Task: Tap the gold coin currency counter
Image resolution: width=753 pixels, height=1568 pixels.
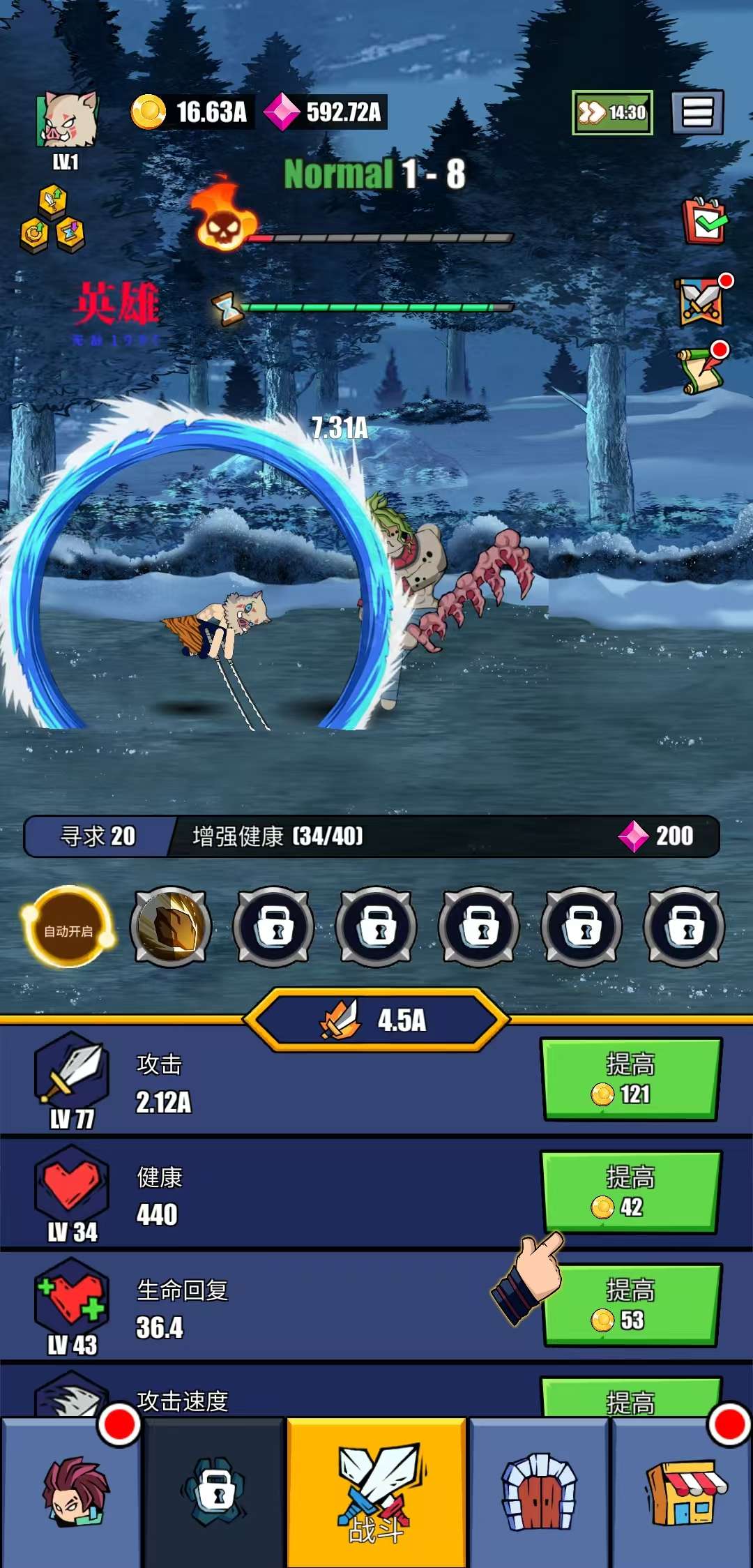Action: [190, 112]
